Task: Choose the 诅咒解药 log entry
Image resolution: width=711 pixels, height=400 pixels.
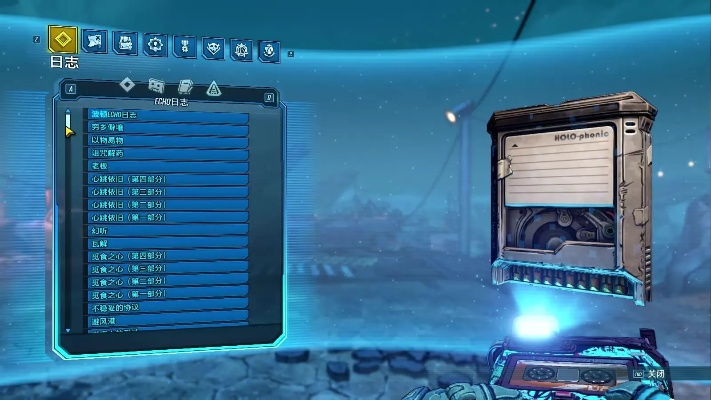Action: pyautogui.click(x=167, y=154)
